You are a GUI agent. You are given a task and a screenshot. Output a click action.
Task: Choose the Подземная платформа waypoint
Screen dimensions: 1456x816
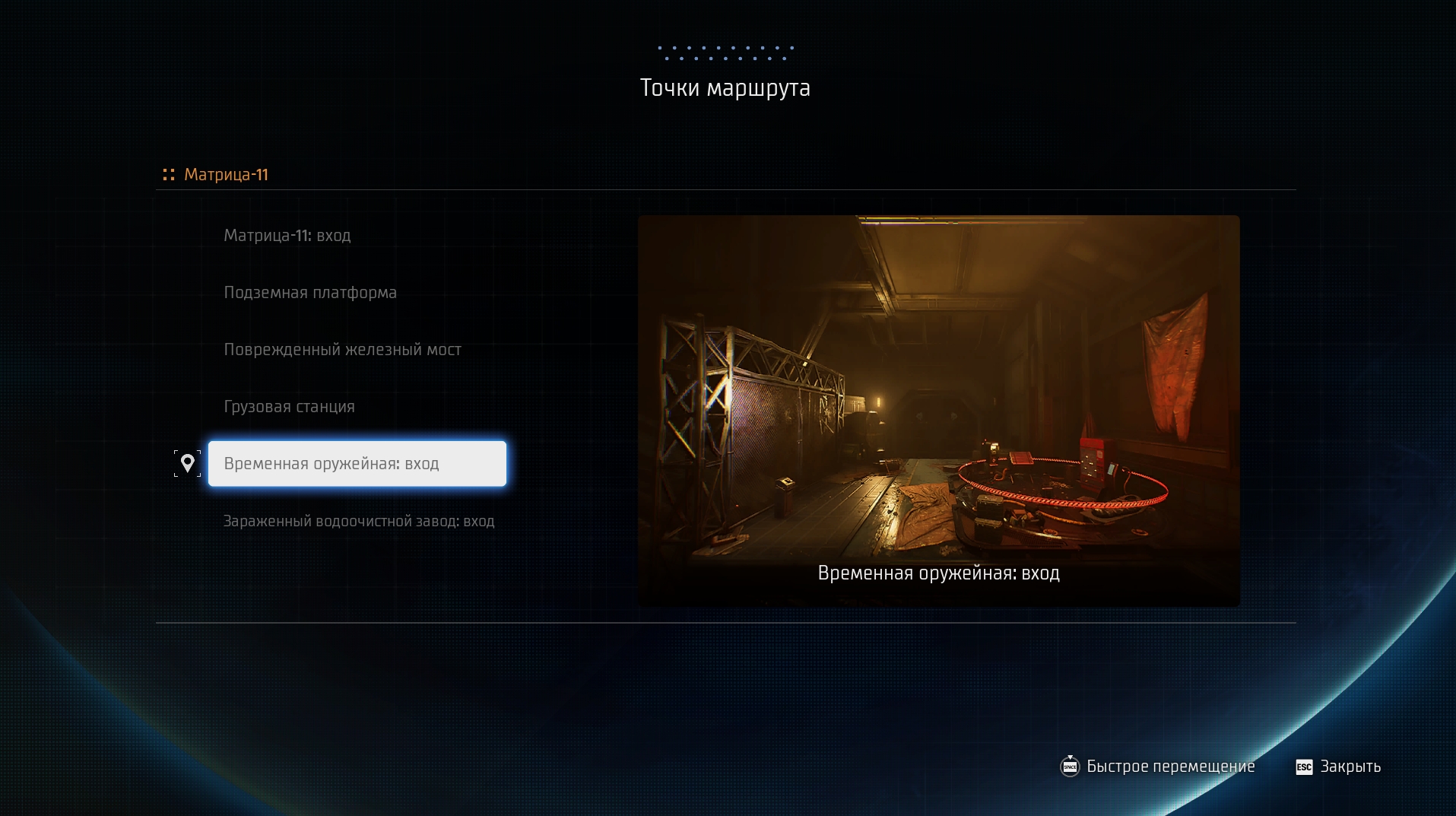[310, 293]
